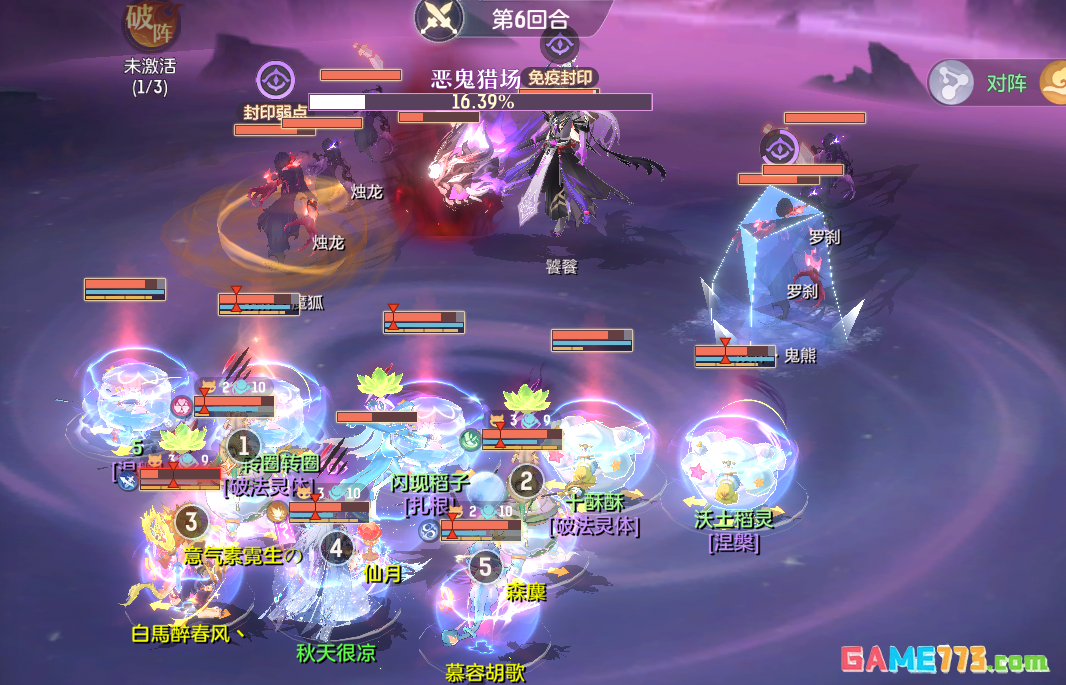
Task: Show the 封印弱点 status icon details
Action: click(x=274, y=80)
